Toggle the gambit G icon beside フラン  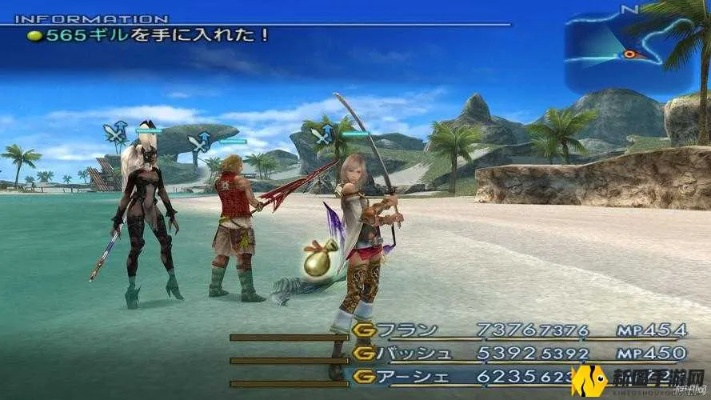pos(364,331)
